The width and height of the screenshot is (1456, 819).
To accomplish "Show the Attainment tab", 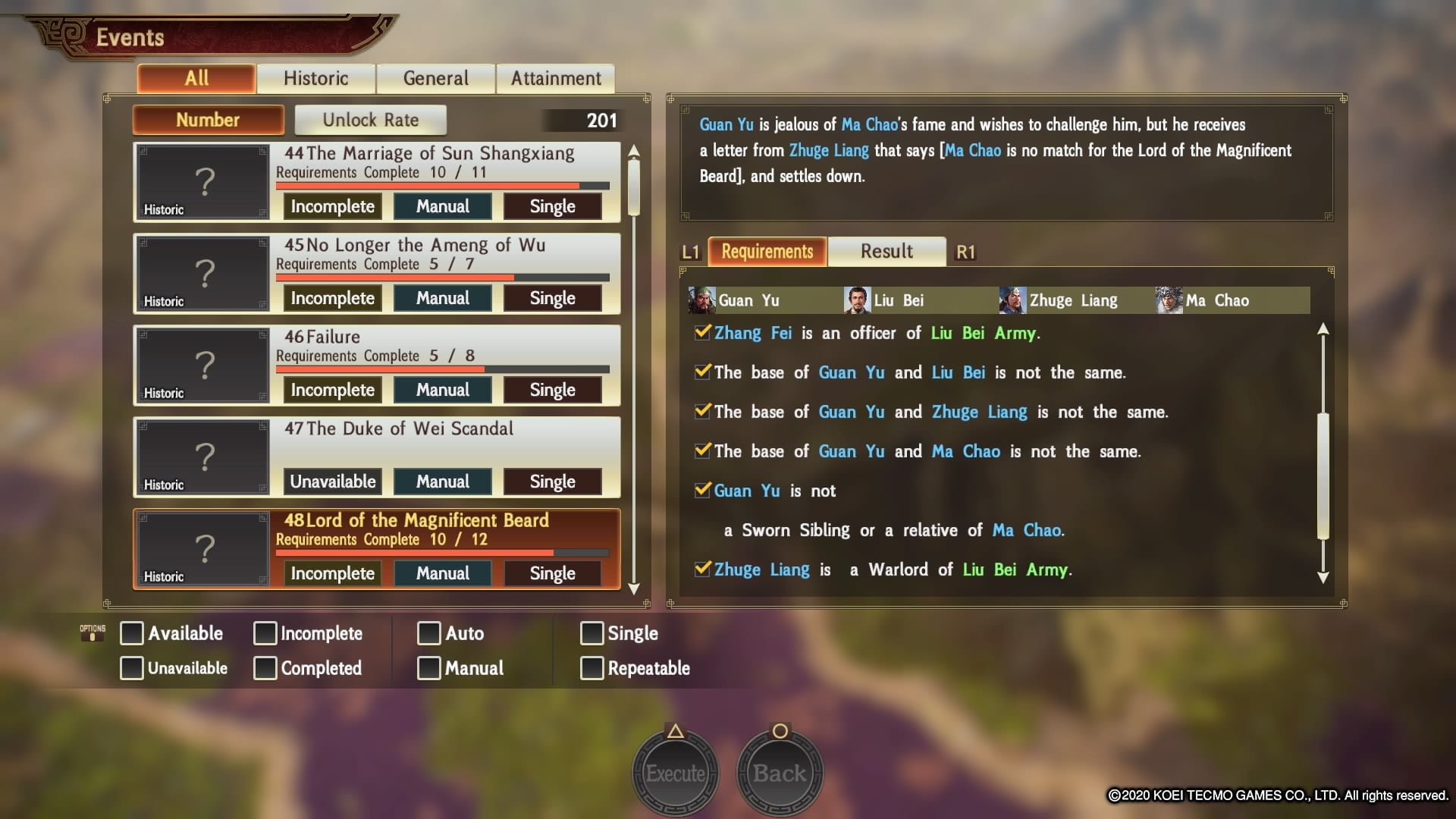I will point(555,78).
